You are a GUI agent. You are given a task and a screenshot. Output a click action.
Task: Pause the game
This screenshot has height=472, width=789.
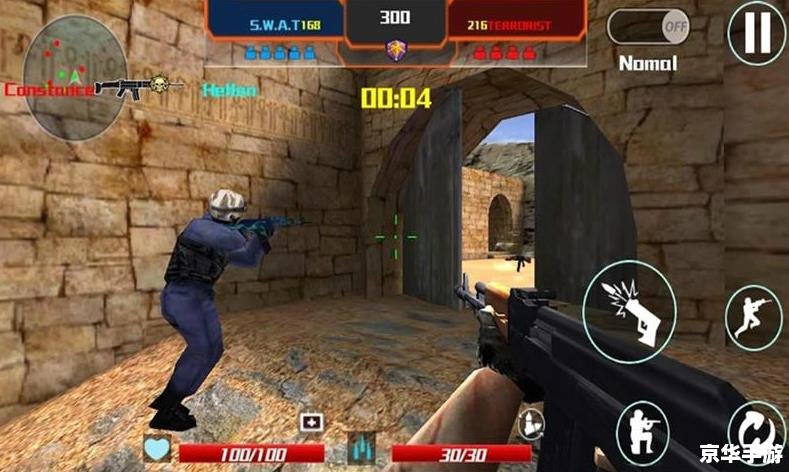(755, 32)
